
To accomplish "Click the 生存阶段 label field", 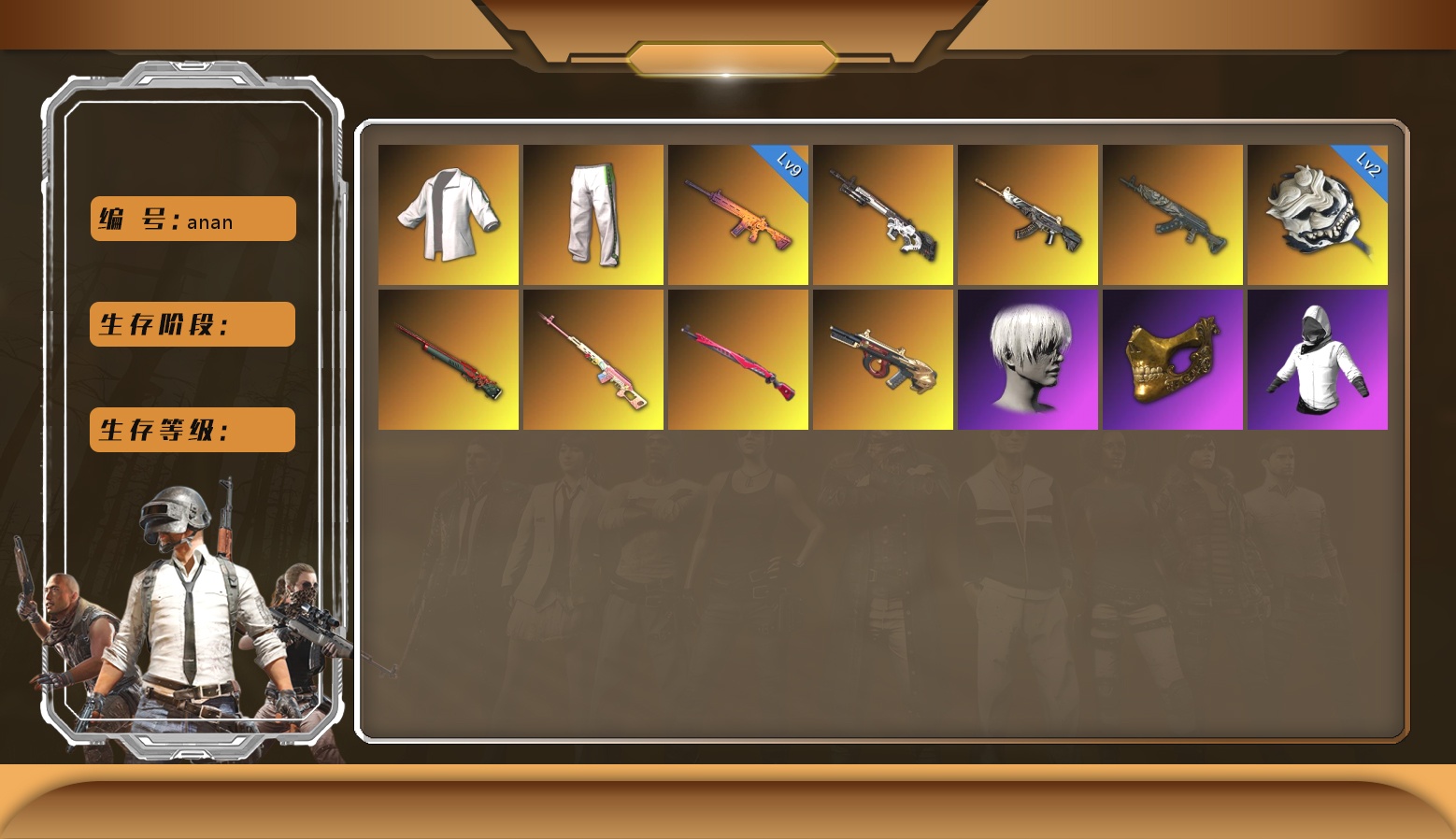I will pyautogui.click(x=193, y=324).
